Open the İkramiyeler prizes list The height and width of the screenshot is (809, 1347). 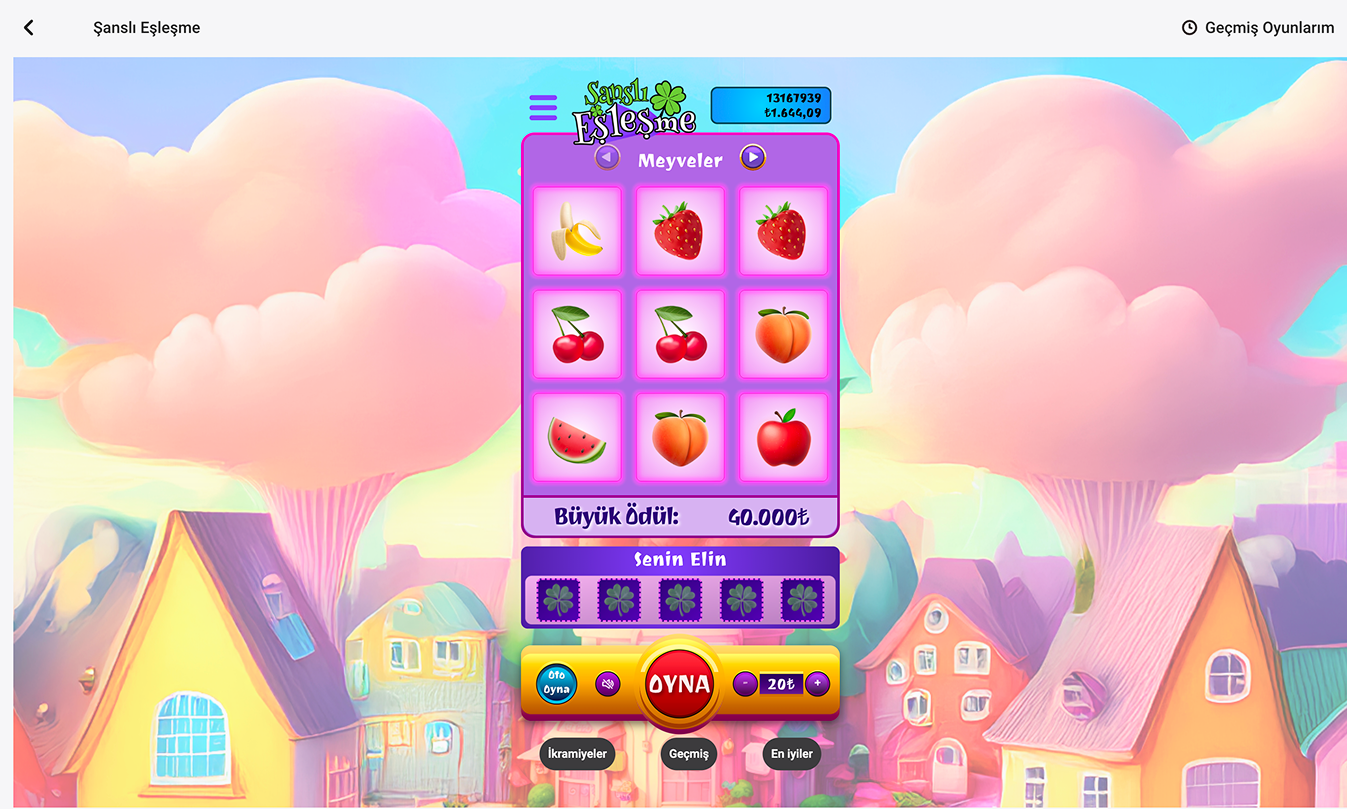(x=575, y=754)
